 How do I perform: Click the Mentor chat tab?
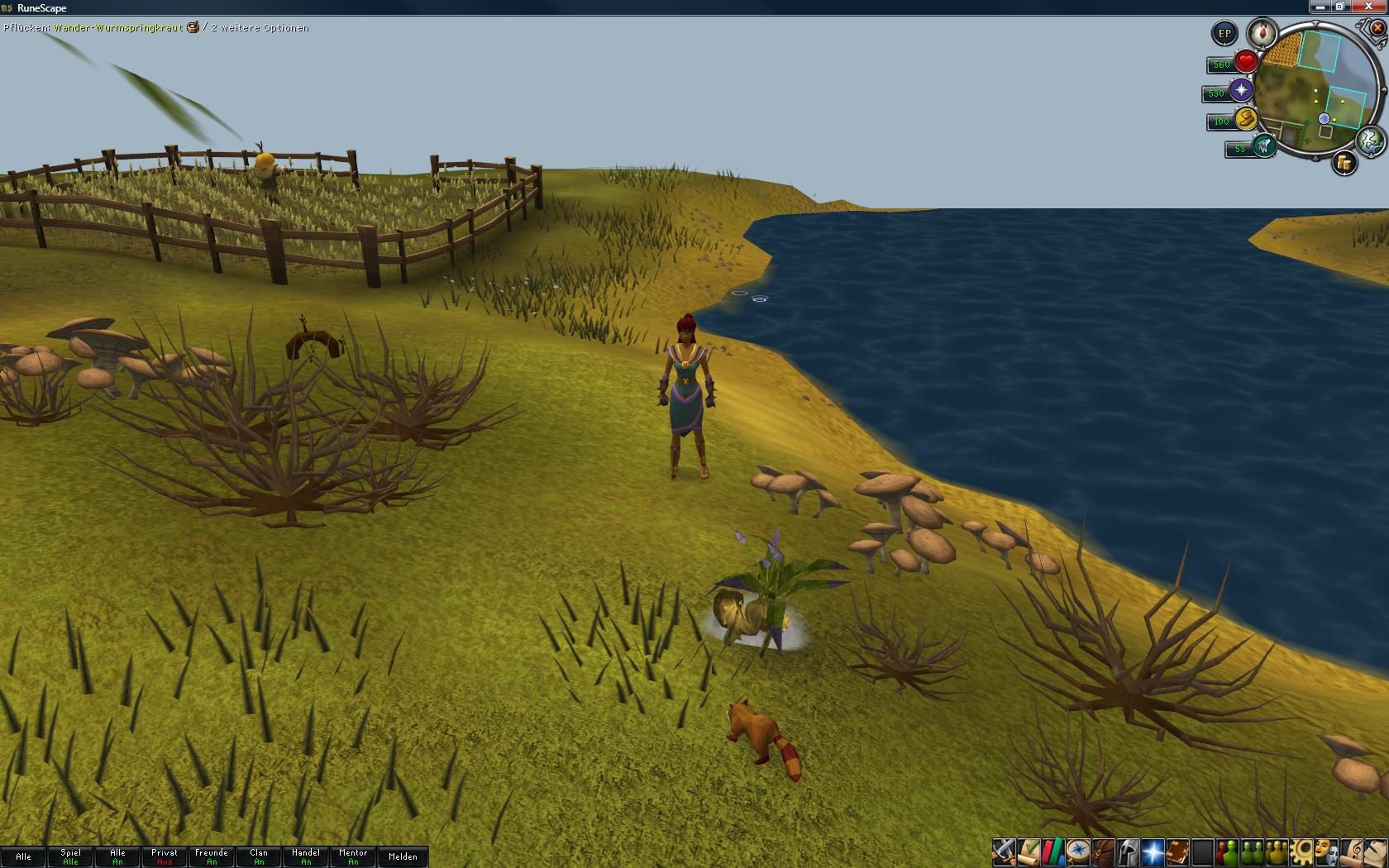point(353,856)
